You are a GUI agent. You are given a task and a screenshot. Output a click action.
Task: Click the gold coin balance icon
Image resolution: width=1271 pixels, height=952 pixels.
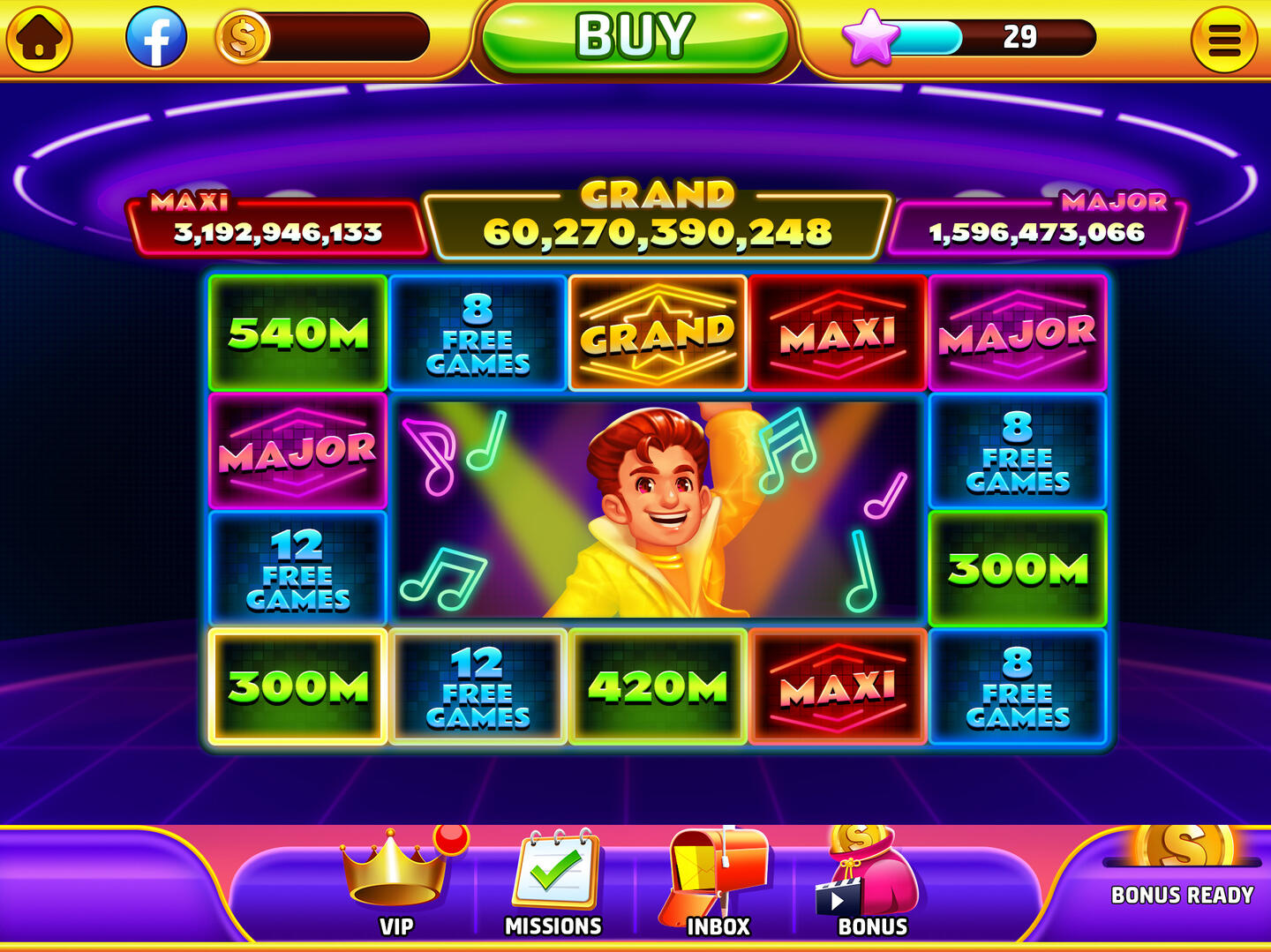tap(244, 39)
